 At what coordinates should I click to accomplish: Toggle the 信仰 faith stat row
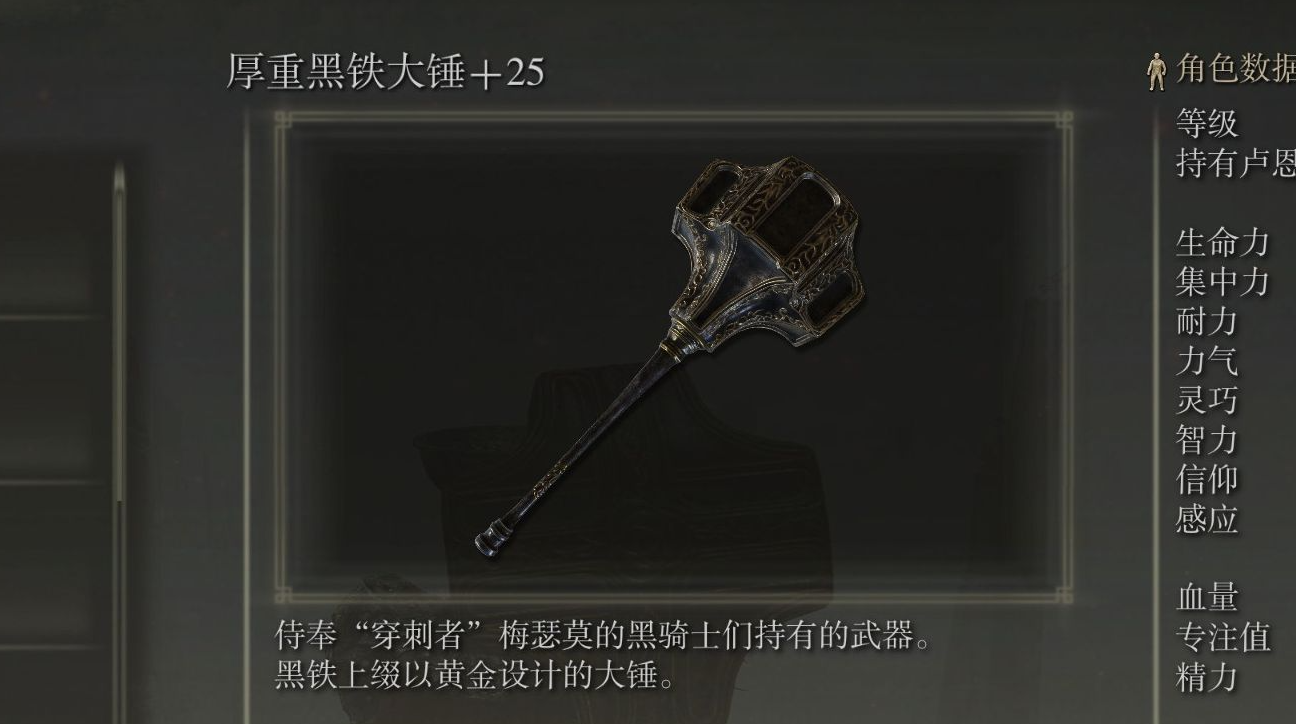[x=1207, y=479]
